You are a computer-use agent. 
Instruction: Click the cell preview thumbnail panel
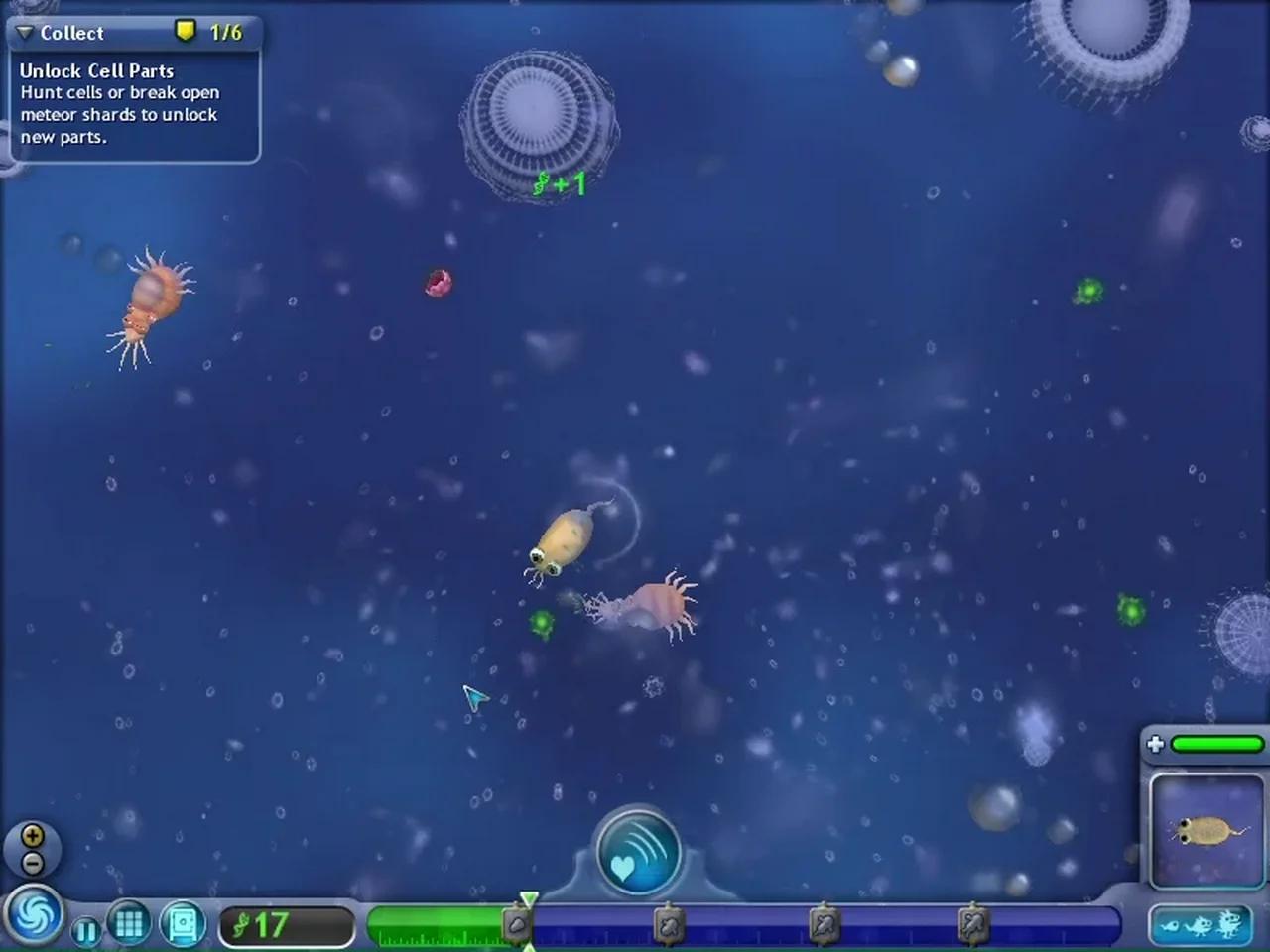[x=1204, y=831]
